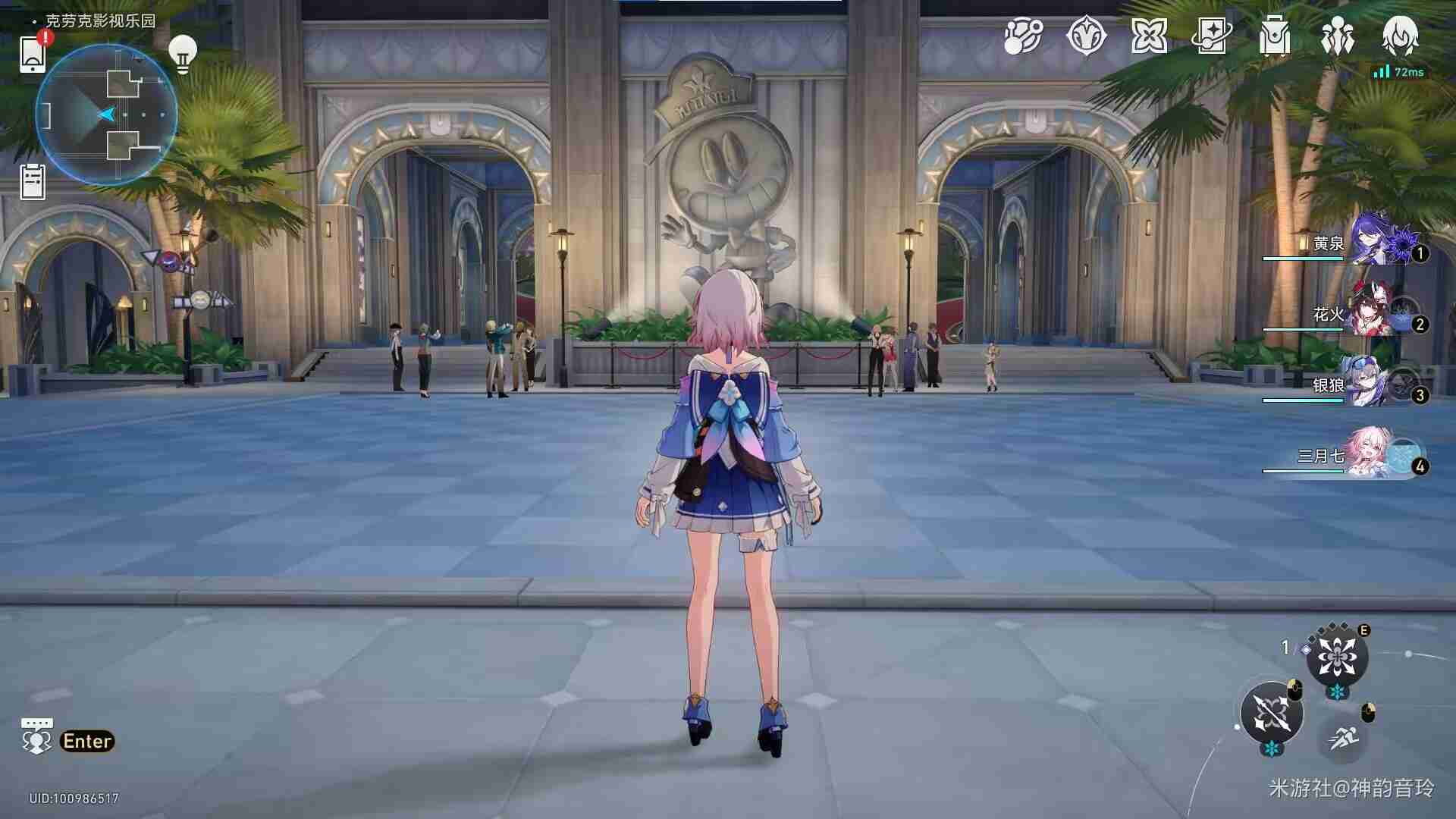Open the mission clipboard icon
Viewport: 1456px width, 819px height.
tap(30, 180)
